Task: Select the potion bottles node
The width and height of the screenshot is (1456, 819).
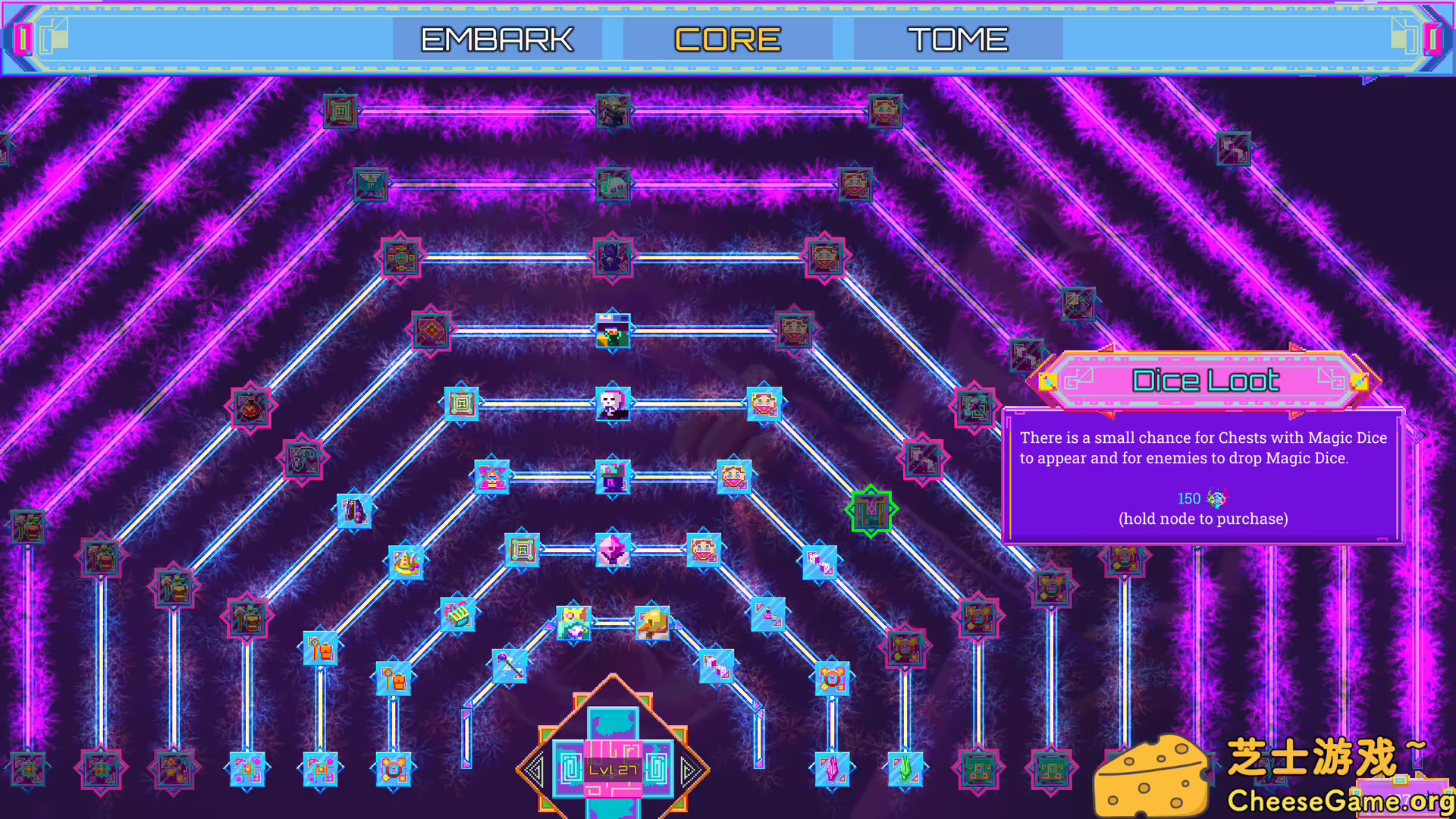Action: (x=767, y=613)
